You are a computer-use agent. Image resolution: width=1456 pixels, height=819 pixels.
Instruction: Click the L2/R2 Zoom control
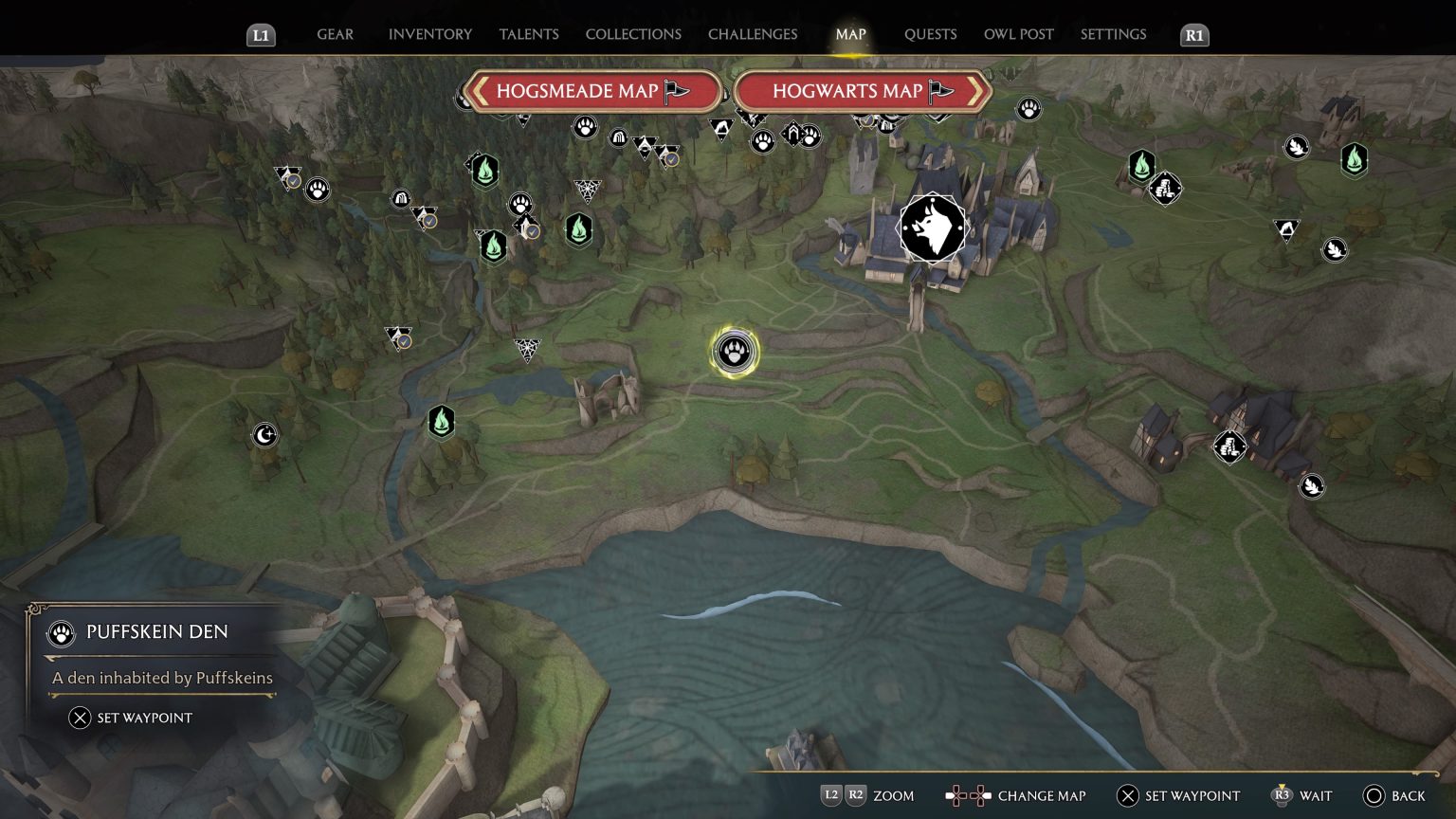(x=864, y=795)
